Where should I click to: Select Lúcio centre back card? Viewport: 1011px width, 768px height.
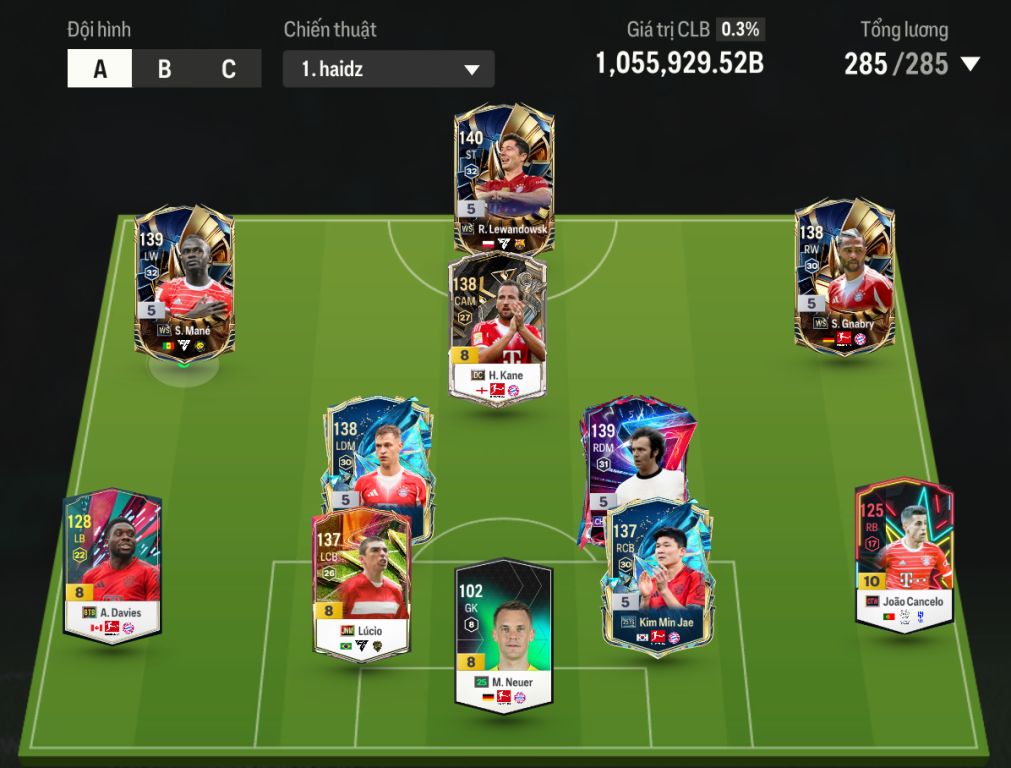pos(361,582)
